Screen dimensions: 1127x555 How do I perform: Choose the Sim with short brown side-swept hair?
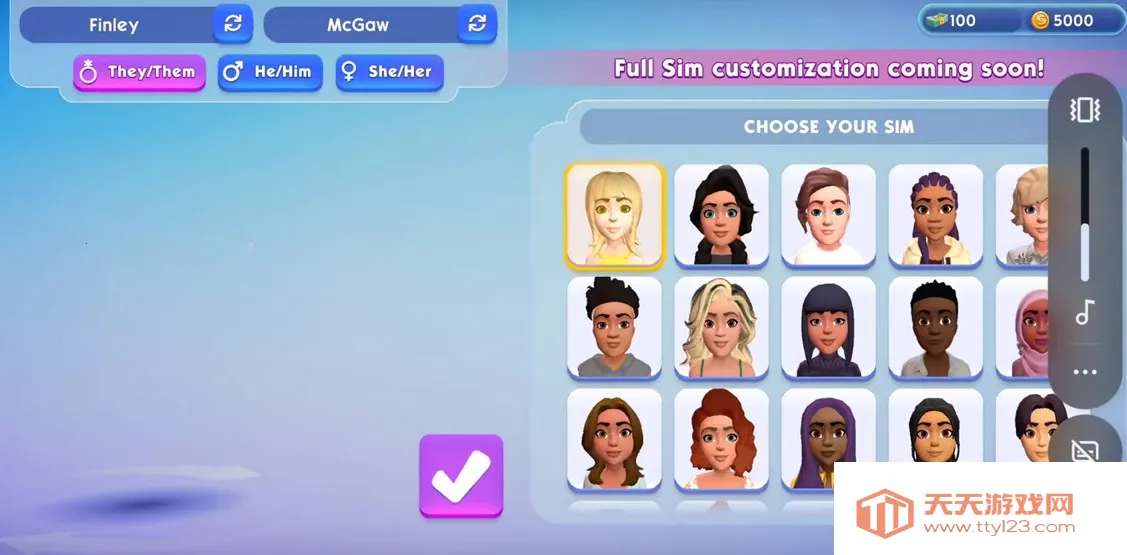pyautogui.click(x=828, y=216)
